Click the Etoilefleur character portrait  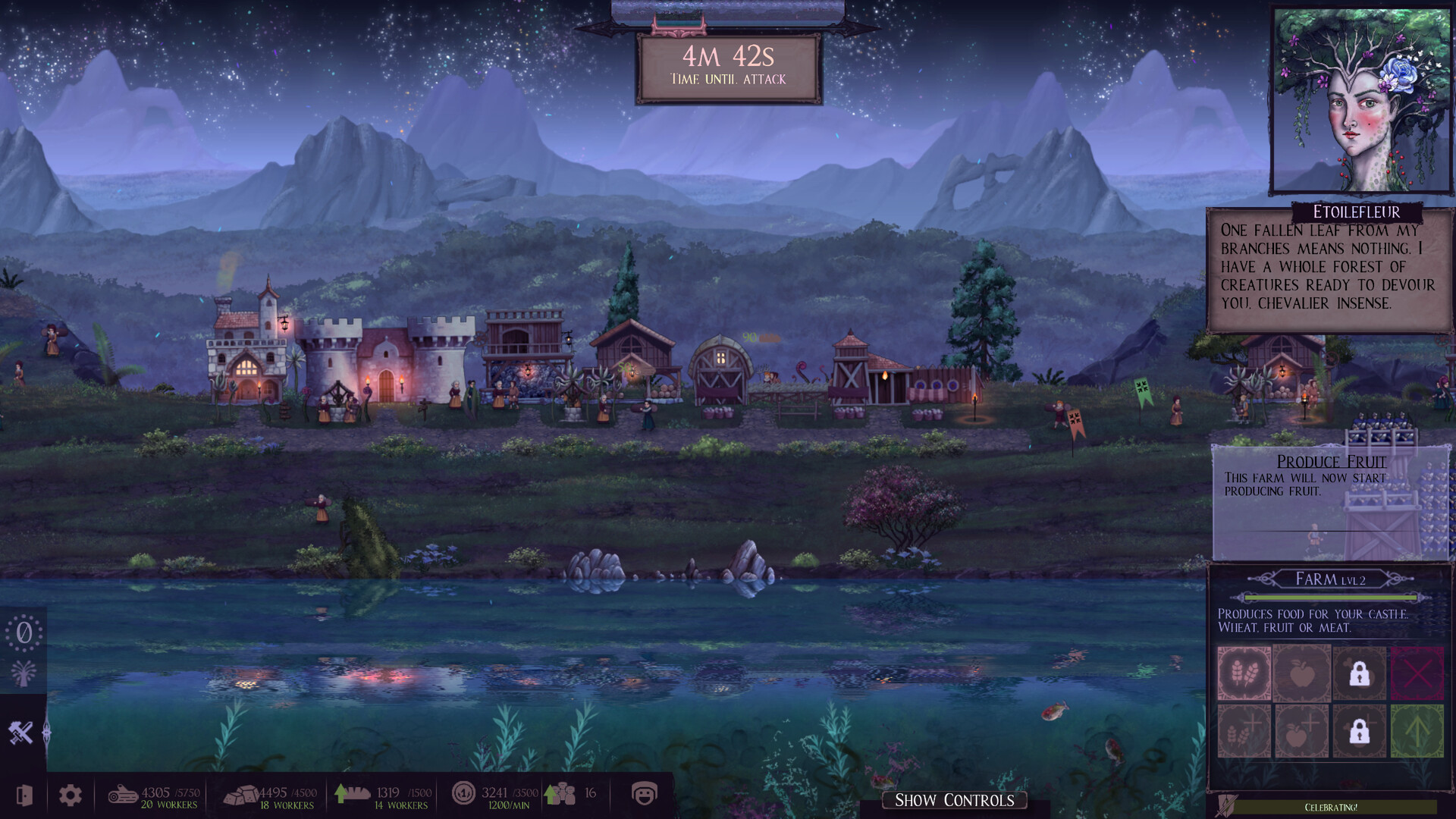pyautogui.click(x=1362, y=99)
